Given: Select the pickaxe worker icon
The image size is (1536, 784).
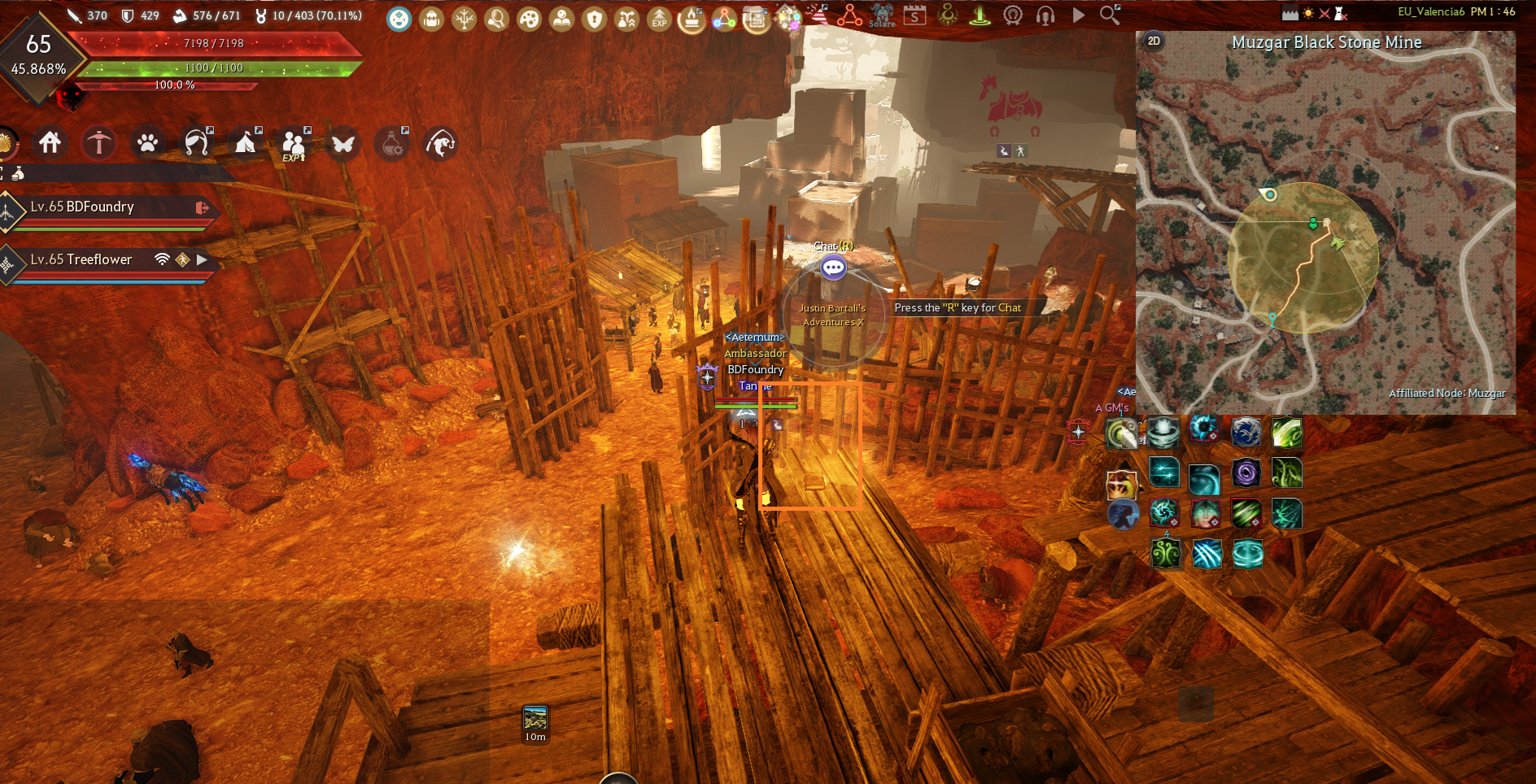Looking at the screenshot, I should pyautogui.click(x=99, y=143).
